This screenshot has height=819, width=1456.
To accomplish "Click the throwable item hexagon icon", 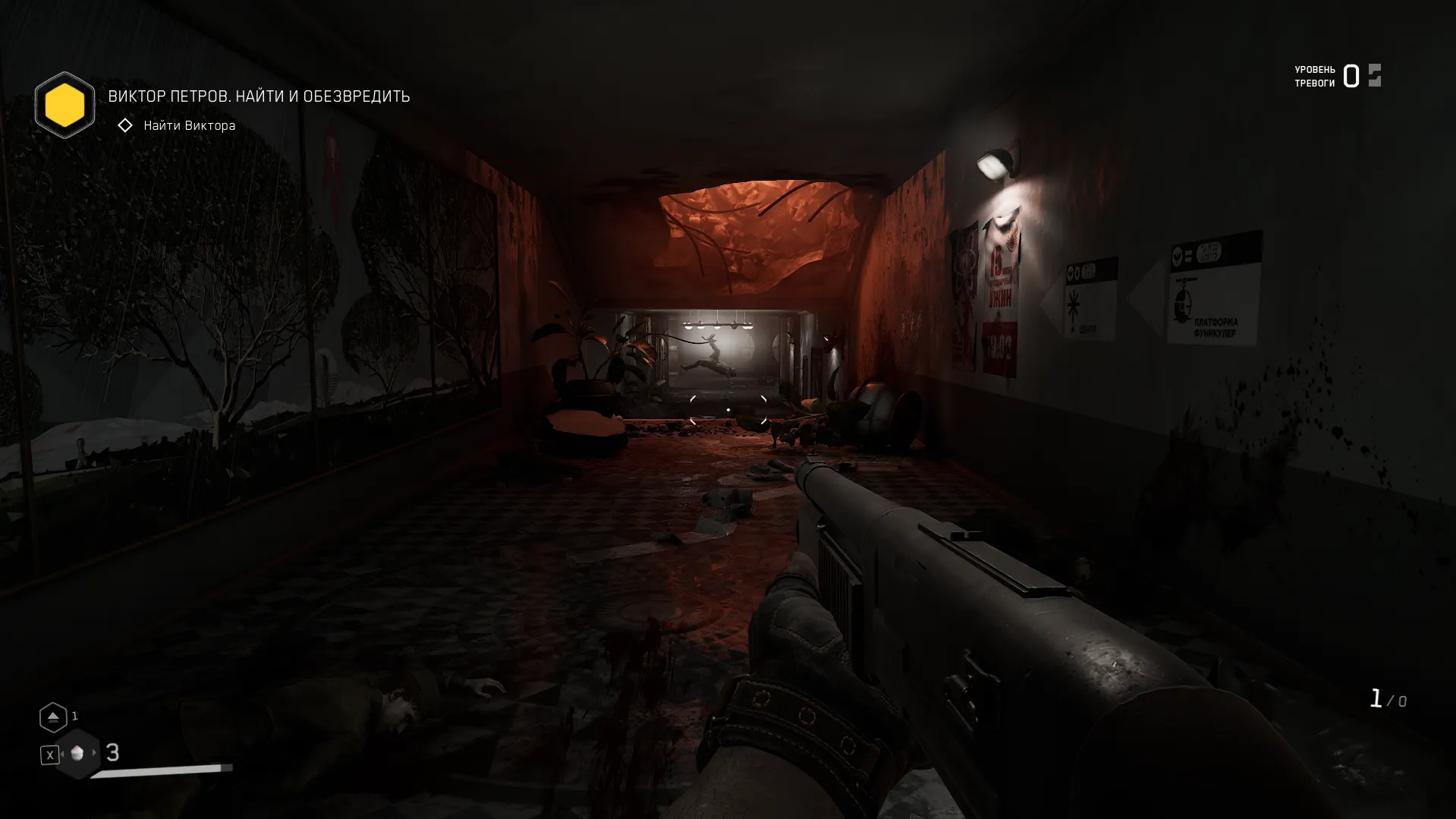I will 53,716.
